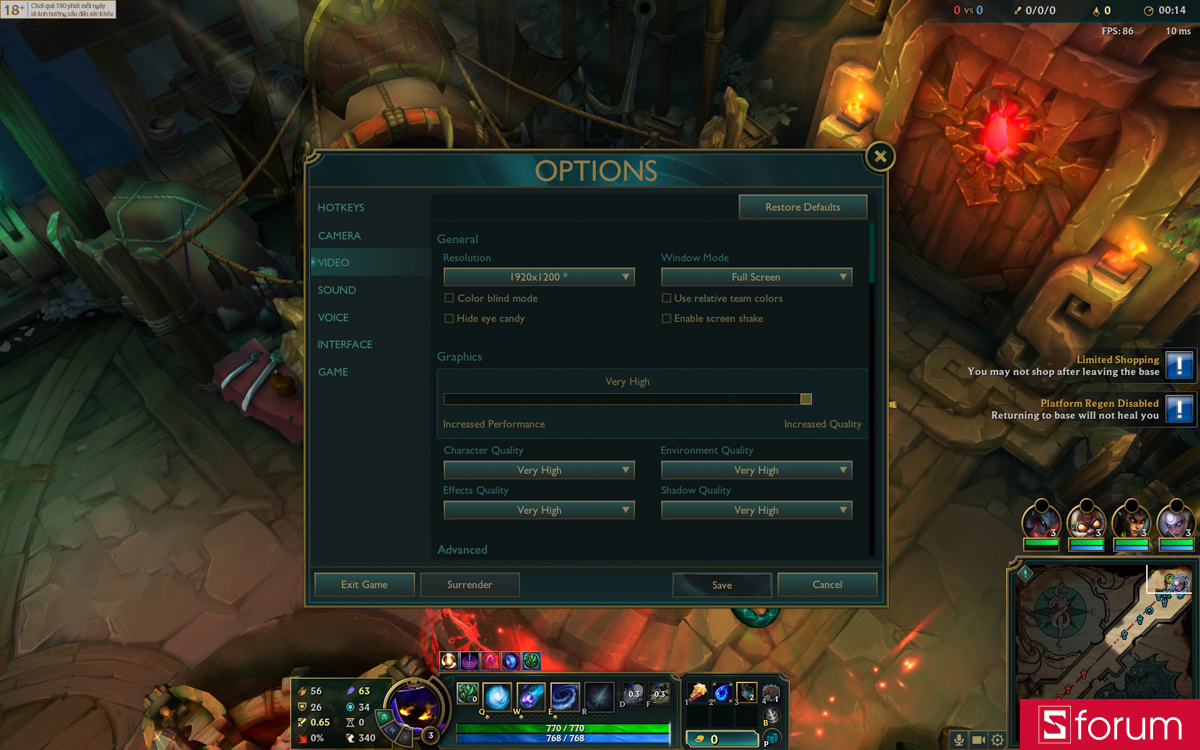Select the Sound settings section
Image resolution: width=1200 pixels, height=750 pixels.
click(x=337, y=290)
